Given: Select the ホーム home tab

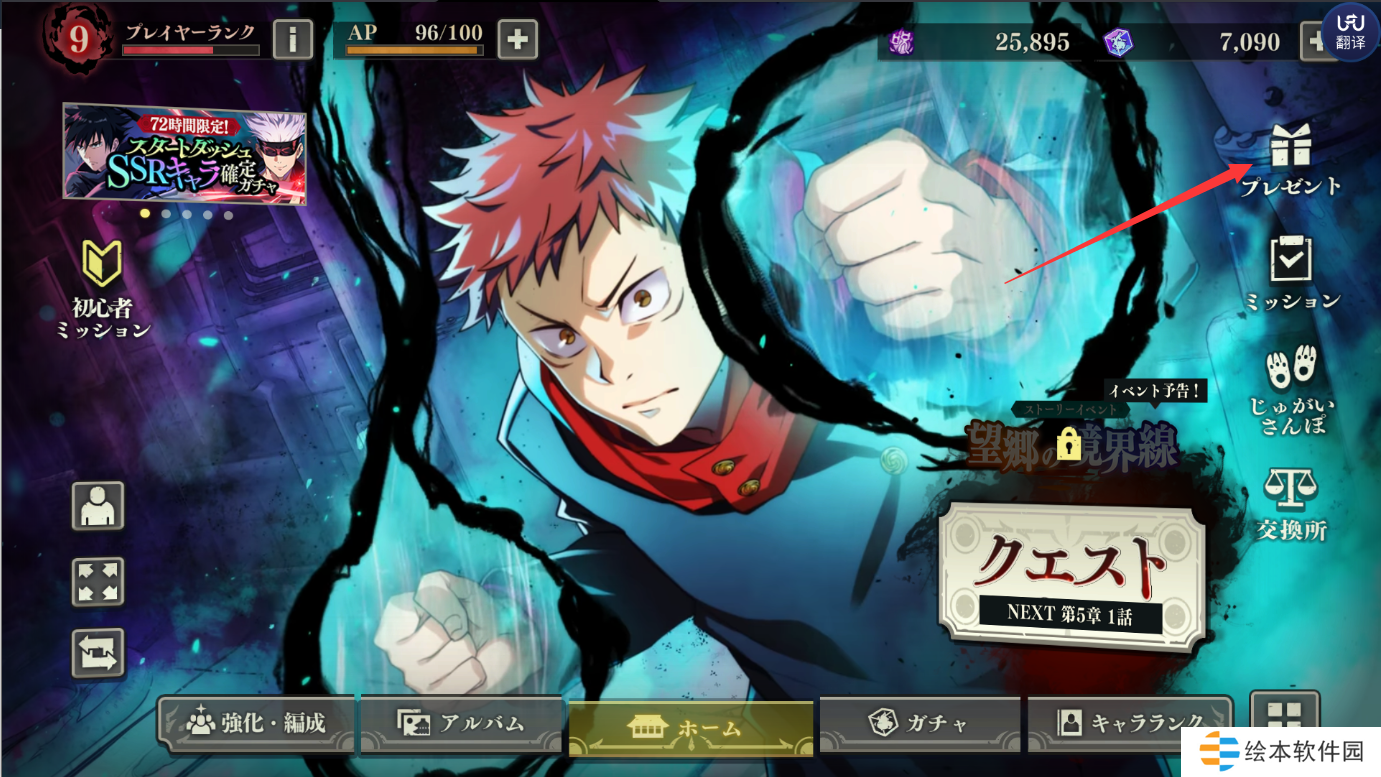Looking at the screenshot, I should pos(690,727).
